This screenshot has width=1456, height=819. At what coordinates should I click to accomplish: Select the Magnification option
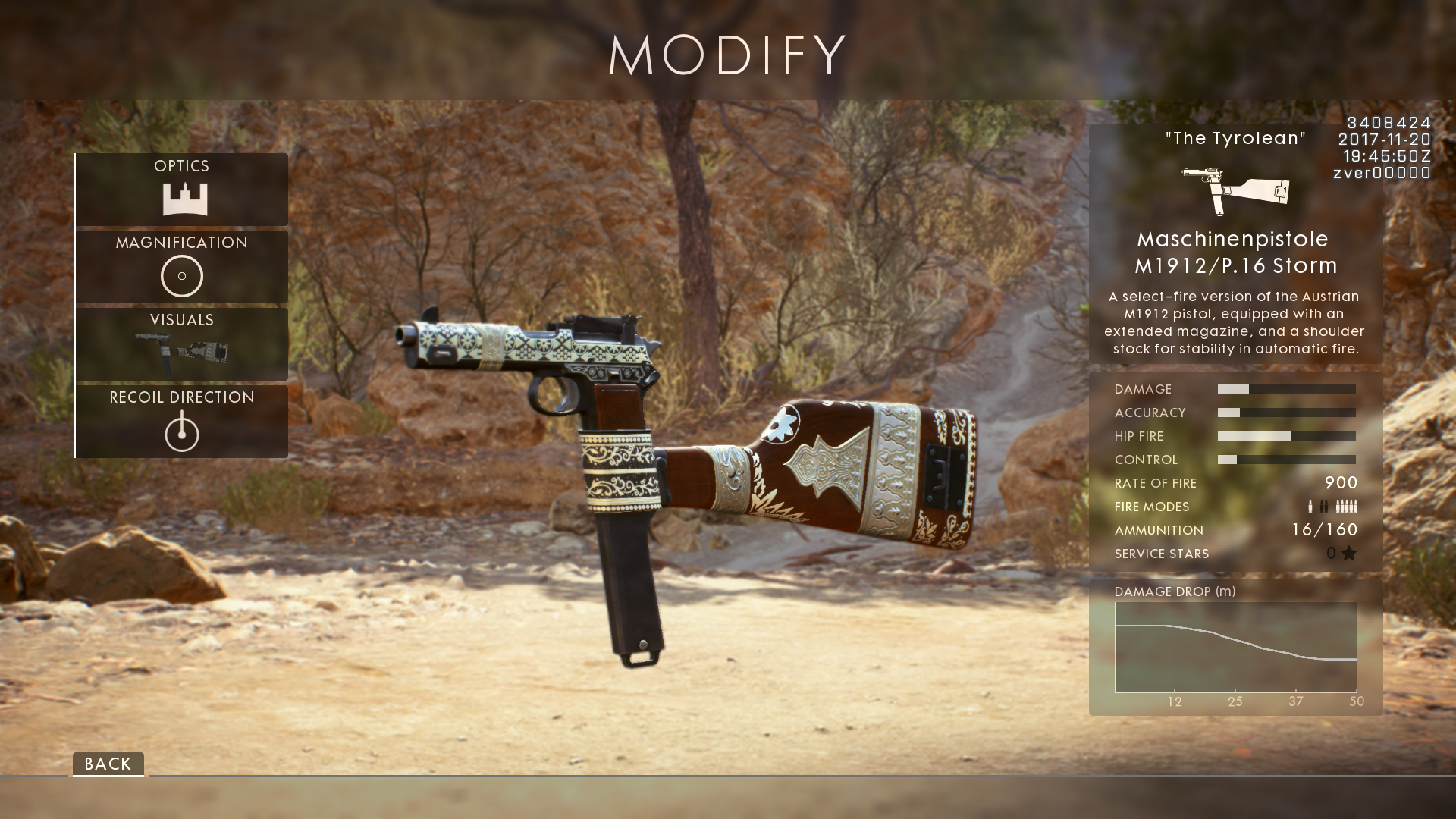point(182,266)
